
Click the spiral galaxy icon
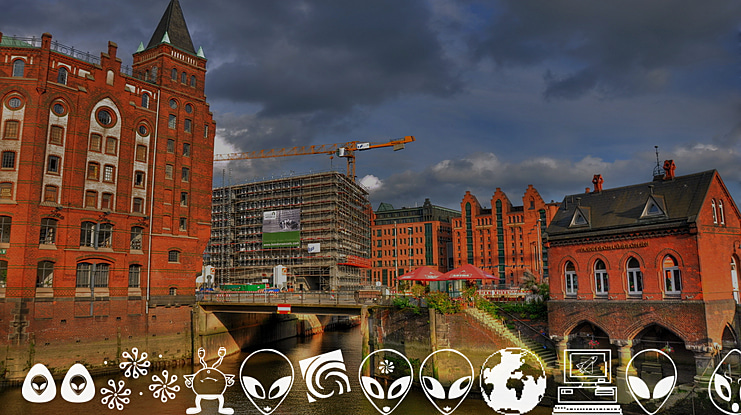pos(325,376)
